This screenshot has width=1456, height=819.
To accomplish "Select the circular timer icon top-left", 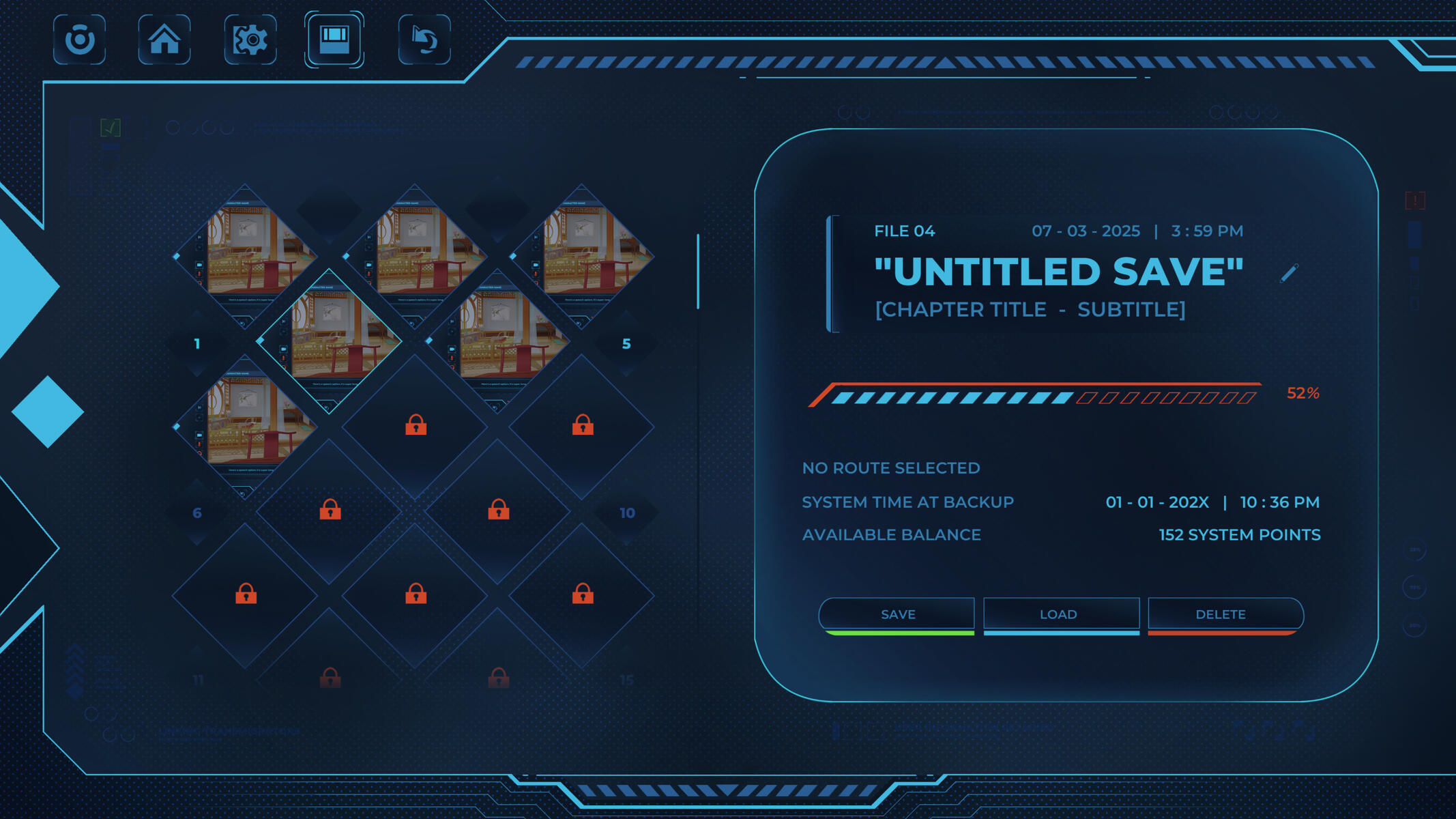I will (x=80, y=41).
